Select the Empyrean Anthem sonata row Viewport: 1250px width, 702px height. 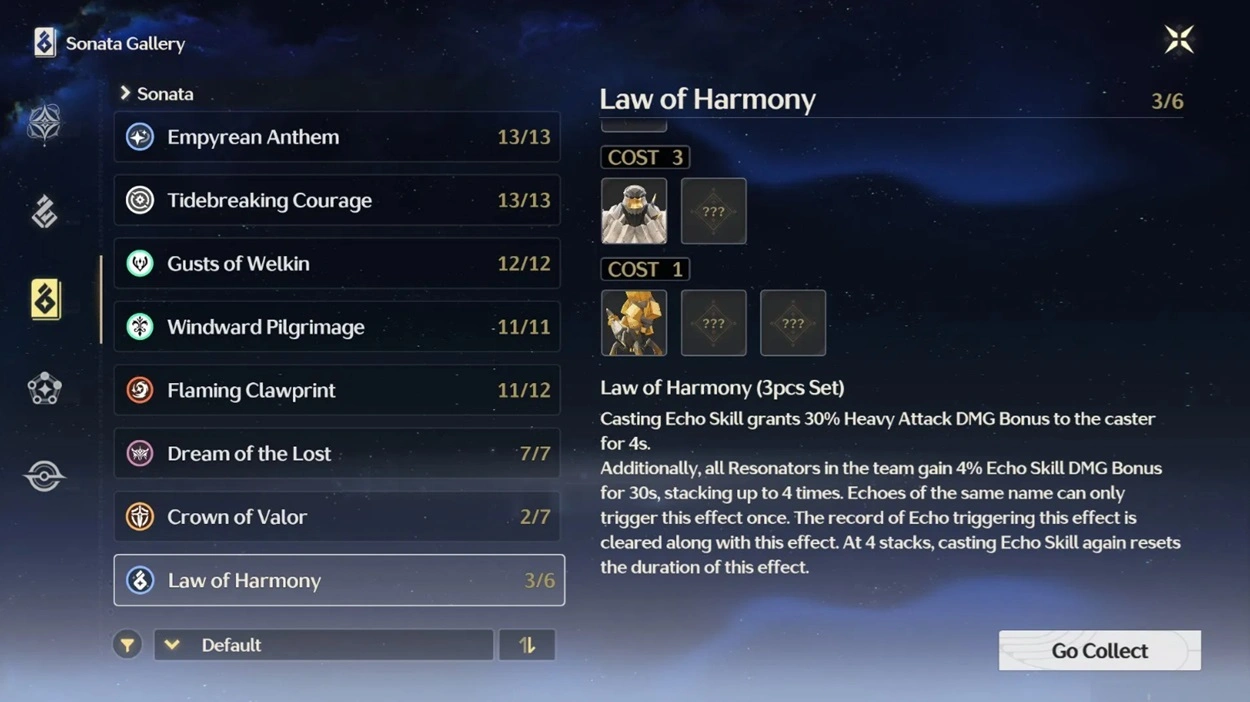337,137
